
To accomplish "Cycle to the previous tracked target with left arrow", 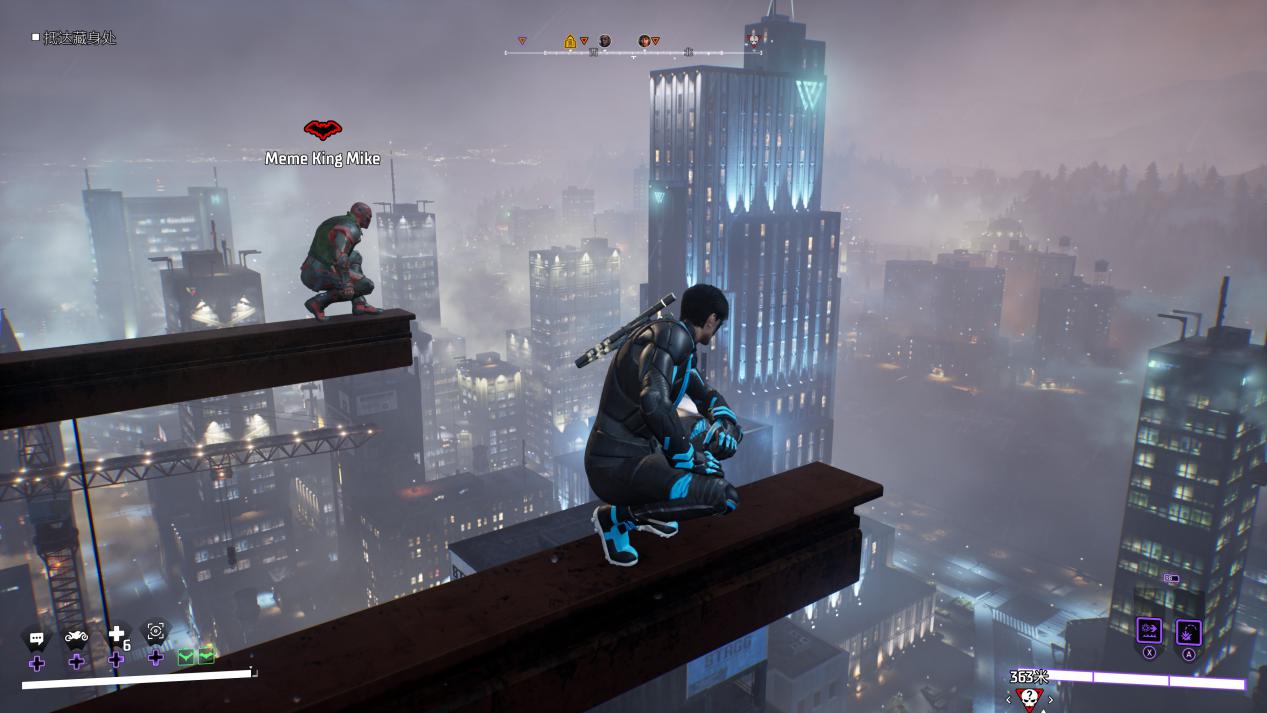I will (x=1008, y=699).
